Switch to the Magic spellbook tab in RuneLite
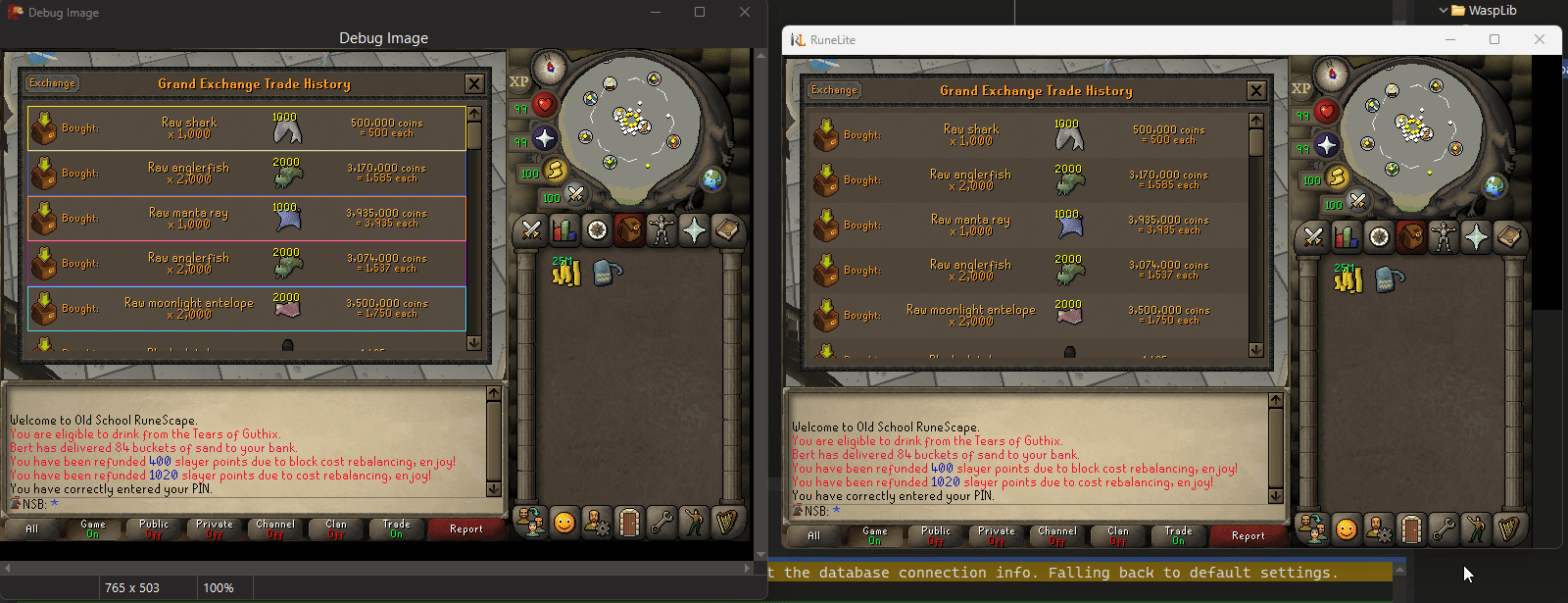Viewport: 1568px width, 603px height. [1475, 237]
